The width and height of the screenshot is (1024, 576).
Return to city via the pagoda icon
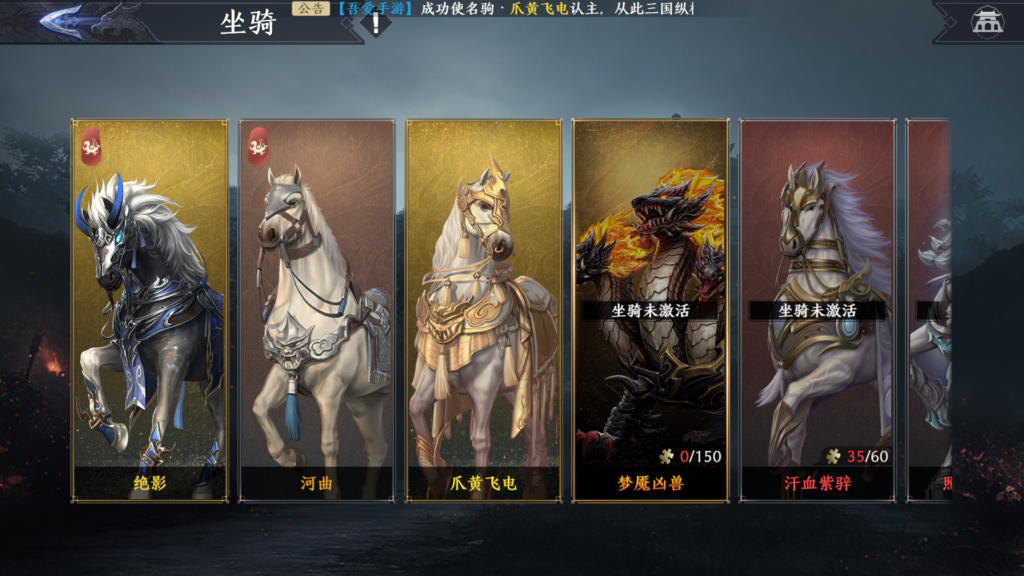click(985, 21)
